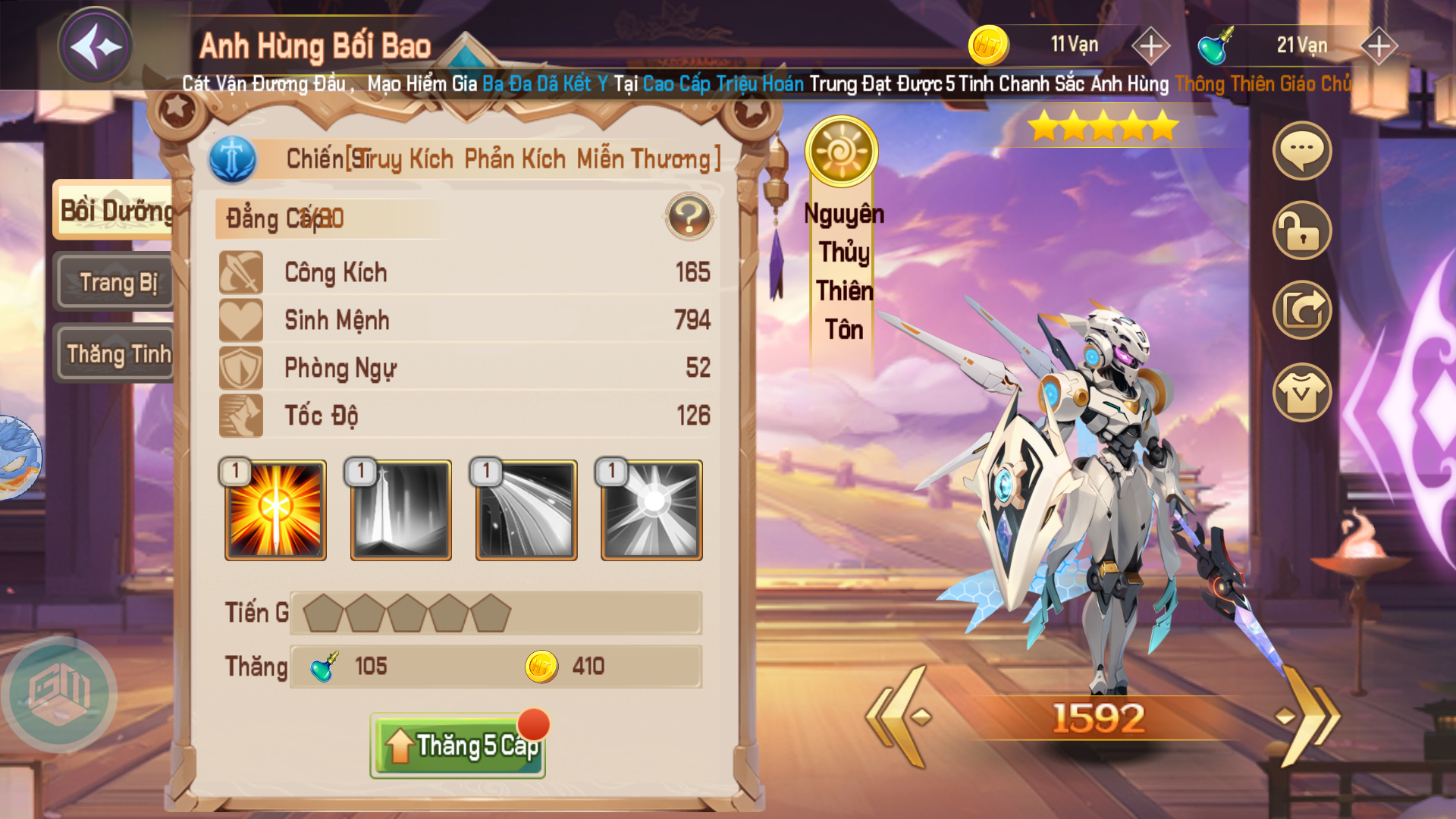Add more green potions with plus

(1379, 46)
